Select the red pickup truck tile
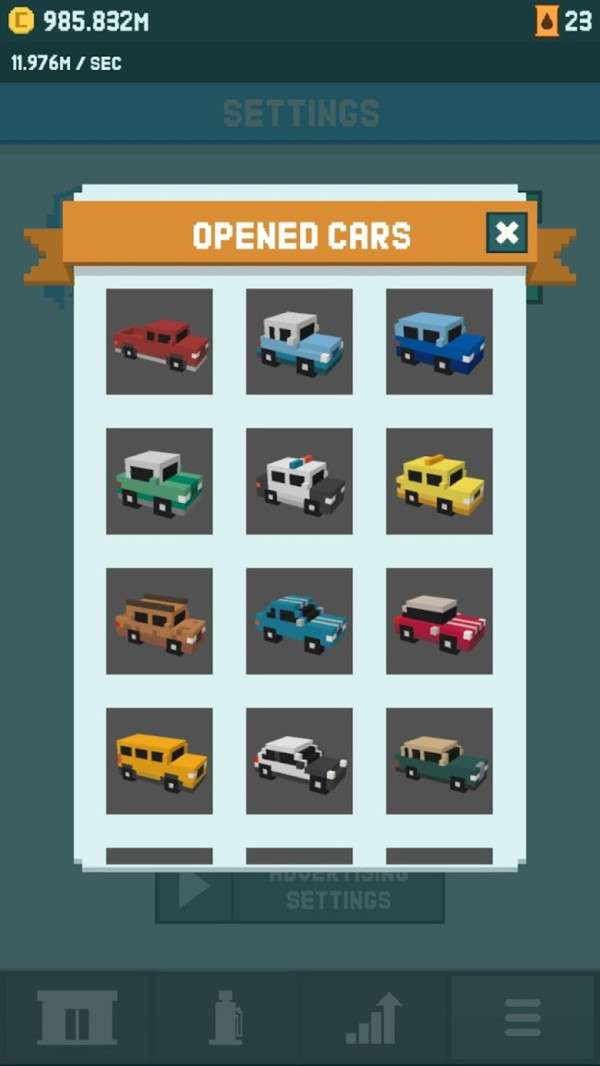This screenshot has height=1066, width=600. coord(159,341)
